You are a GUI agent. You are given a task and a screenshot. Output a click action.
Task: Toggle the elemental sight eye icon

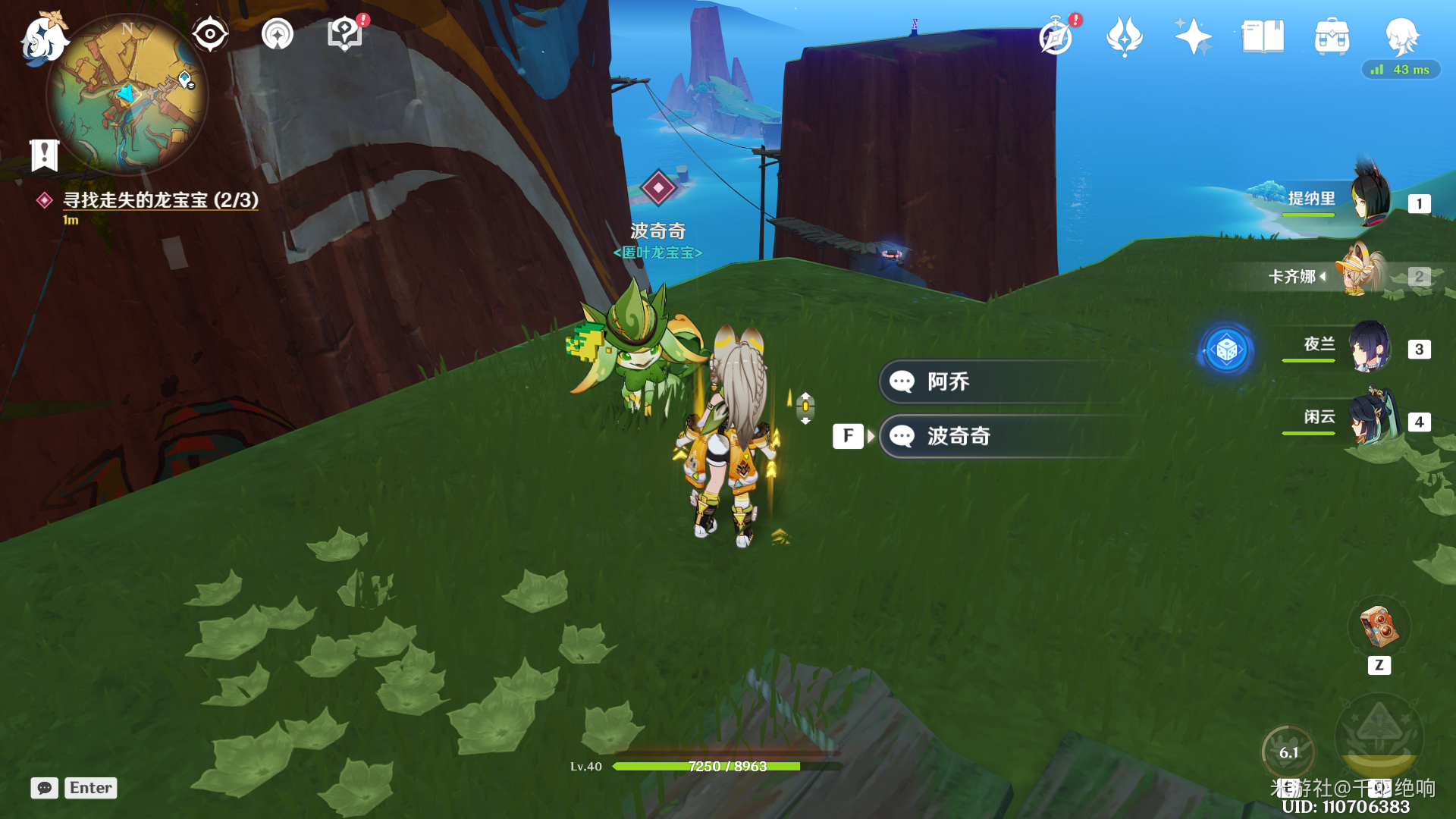pos(210,34)
